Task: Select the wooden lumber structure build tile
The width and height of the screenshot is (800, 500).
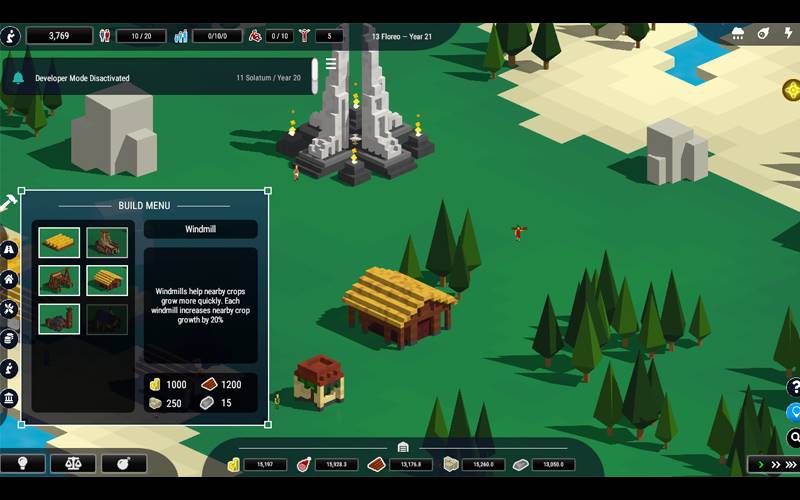Action: (x=60, y=280)
